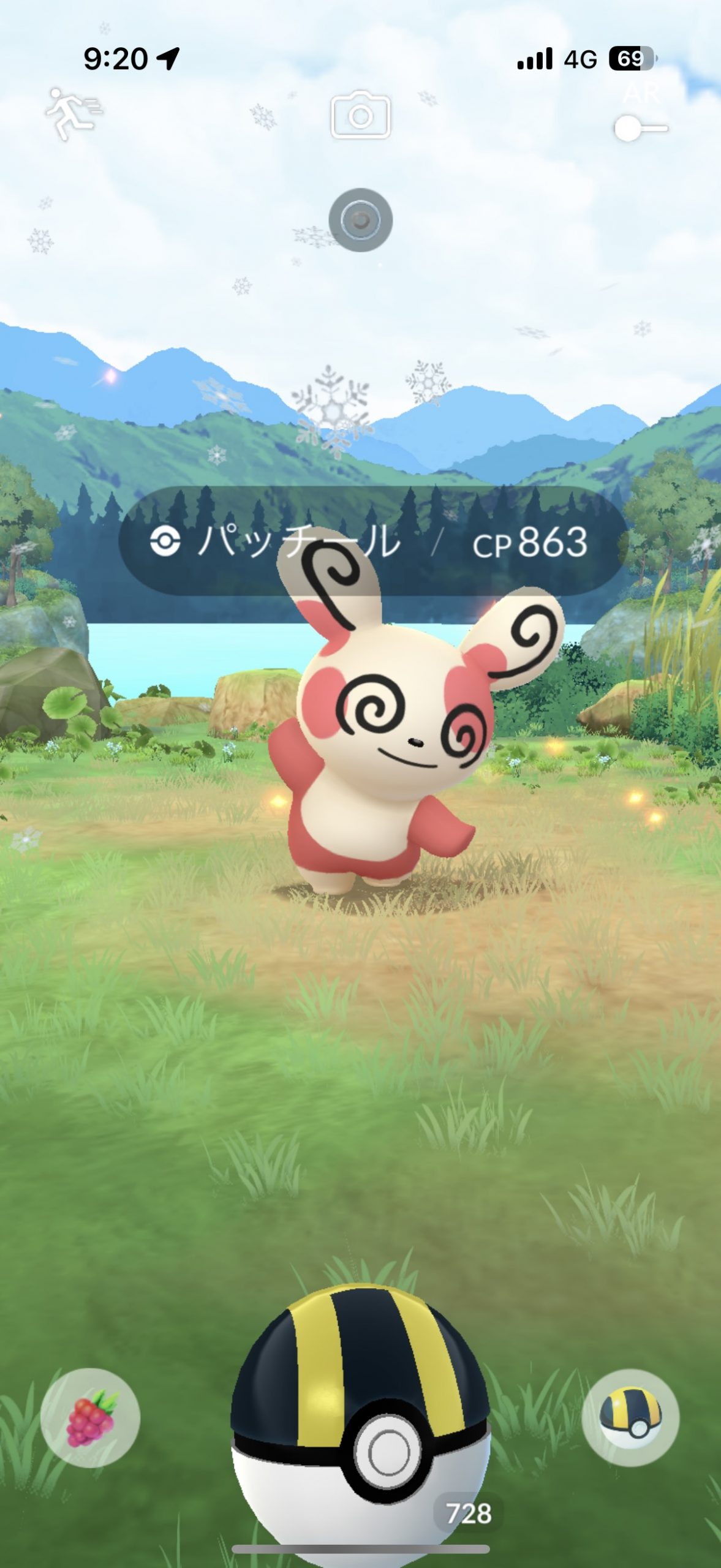Toggle the AR mode switch
This screenshot has width=721, height=1568.
640,128
